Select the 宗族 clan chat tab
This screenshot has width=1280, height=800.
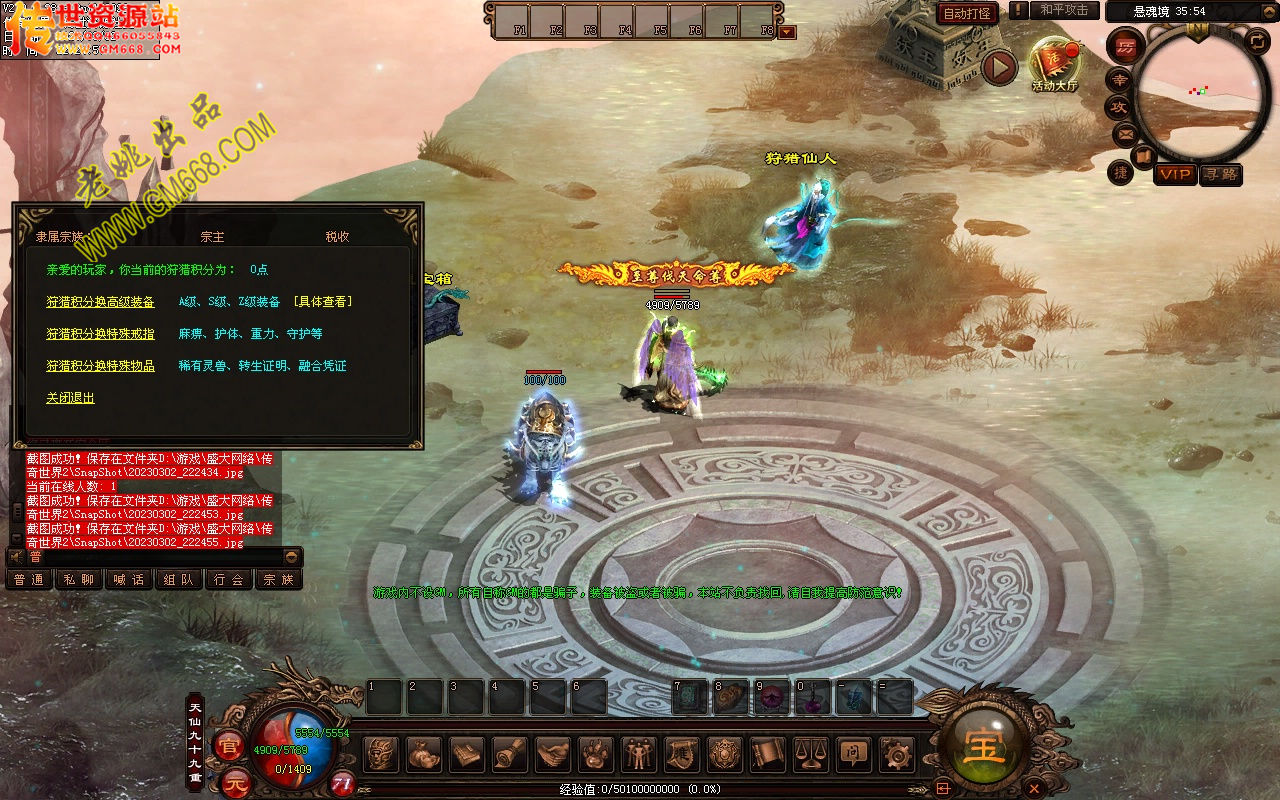[x=279, y=579]
